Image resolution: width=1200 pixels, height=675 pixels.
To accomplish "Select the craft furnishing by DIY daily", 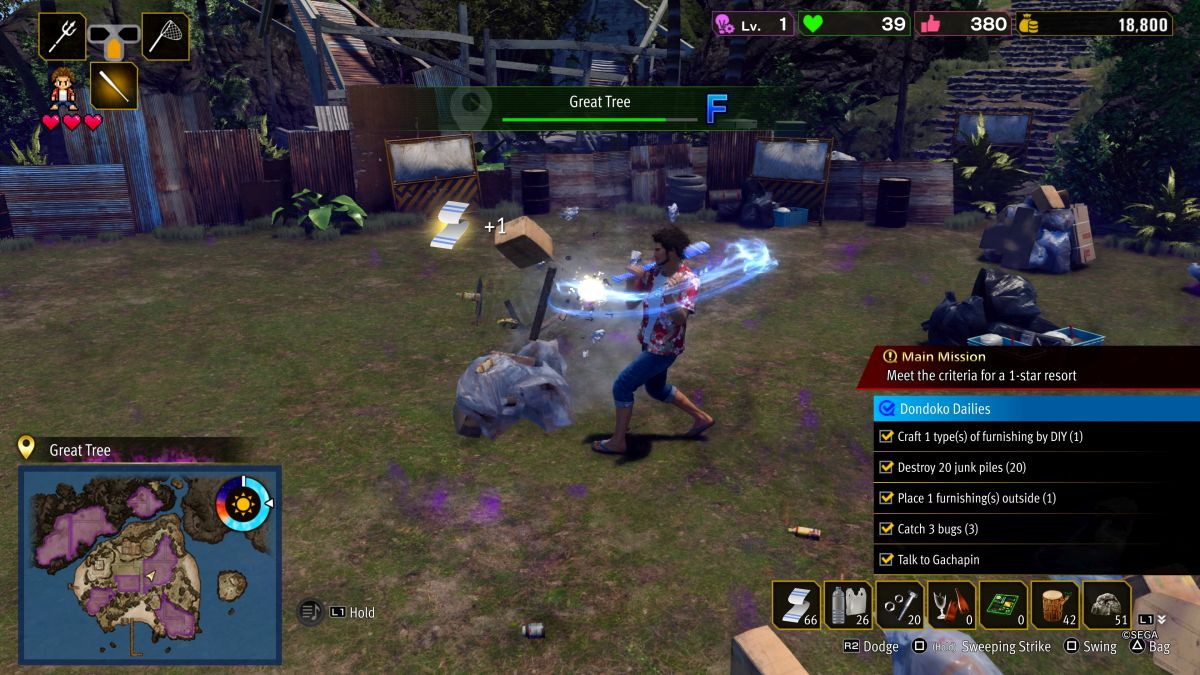I will point(1035,437).
